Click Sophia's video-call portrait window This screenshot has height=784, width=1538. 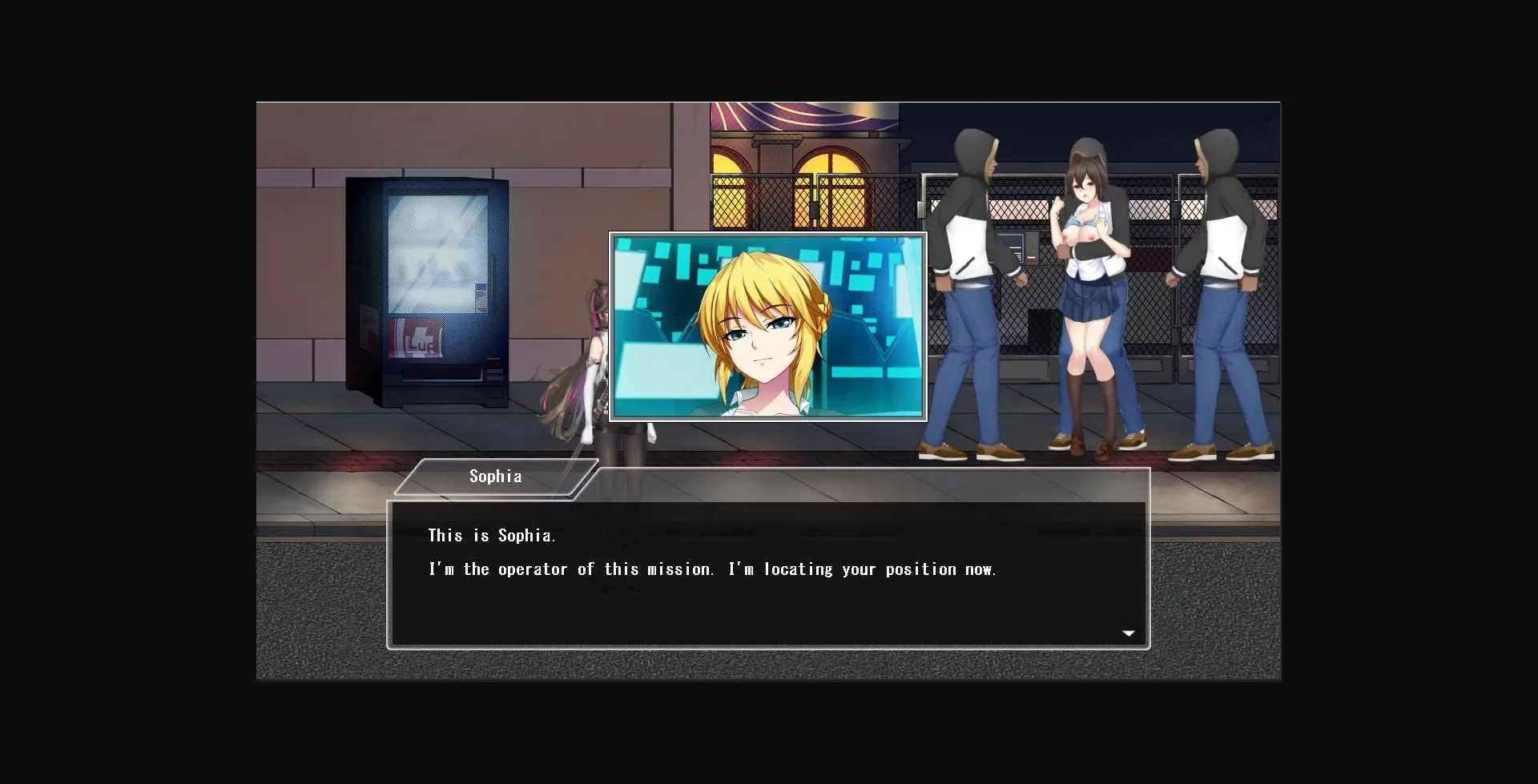768,327
